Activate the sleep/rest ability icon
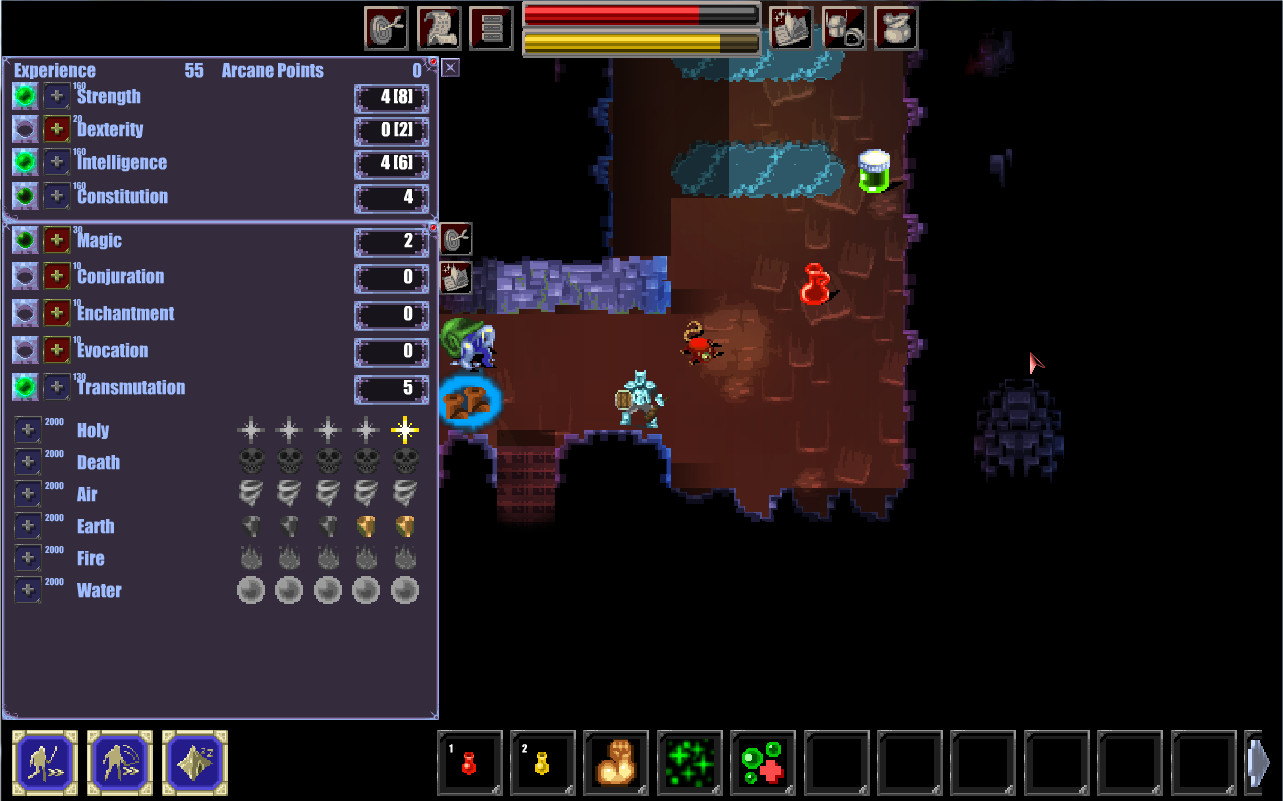The image size is (1283, 801). coord(194,762)
